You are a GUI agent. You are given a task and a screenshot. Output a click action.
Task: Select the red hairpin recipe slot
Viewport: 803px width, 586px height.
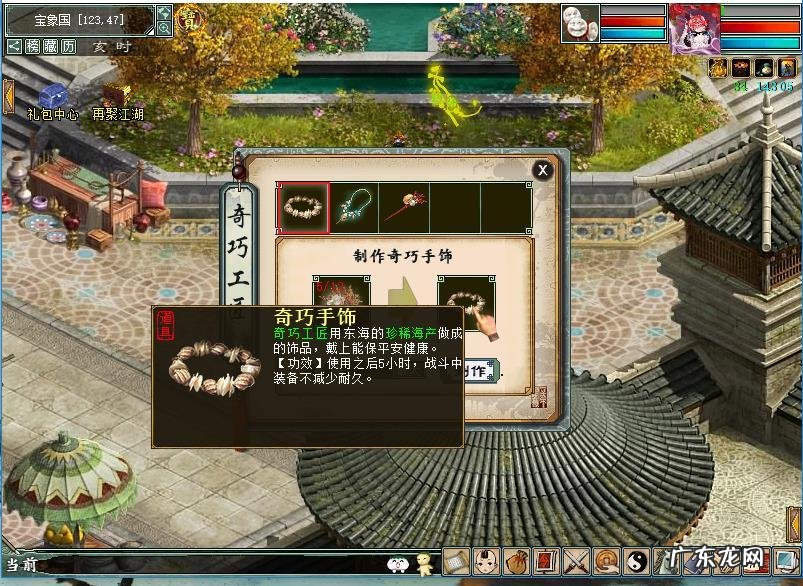click(x=405, y=207)
